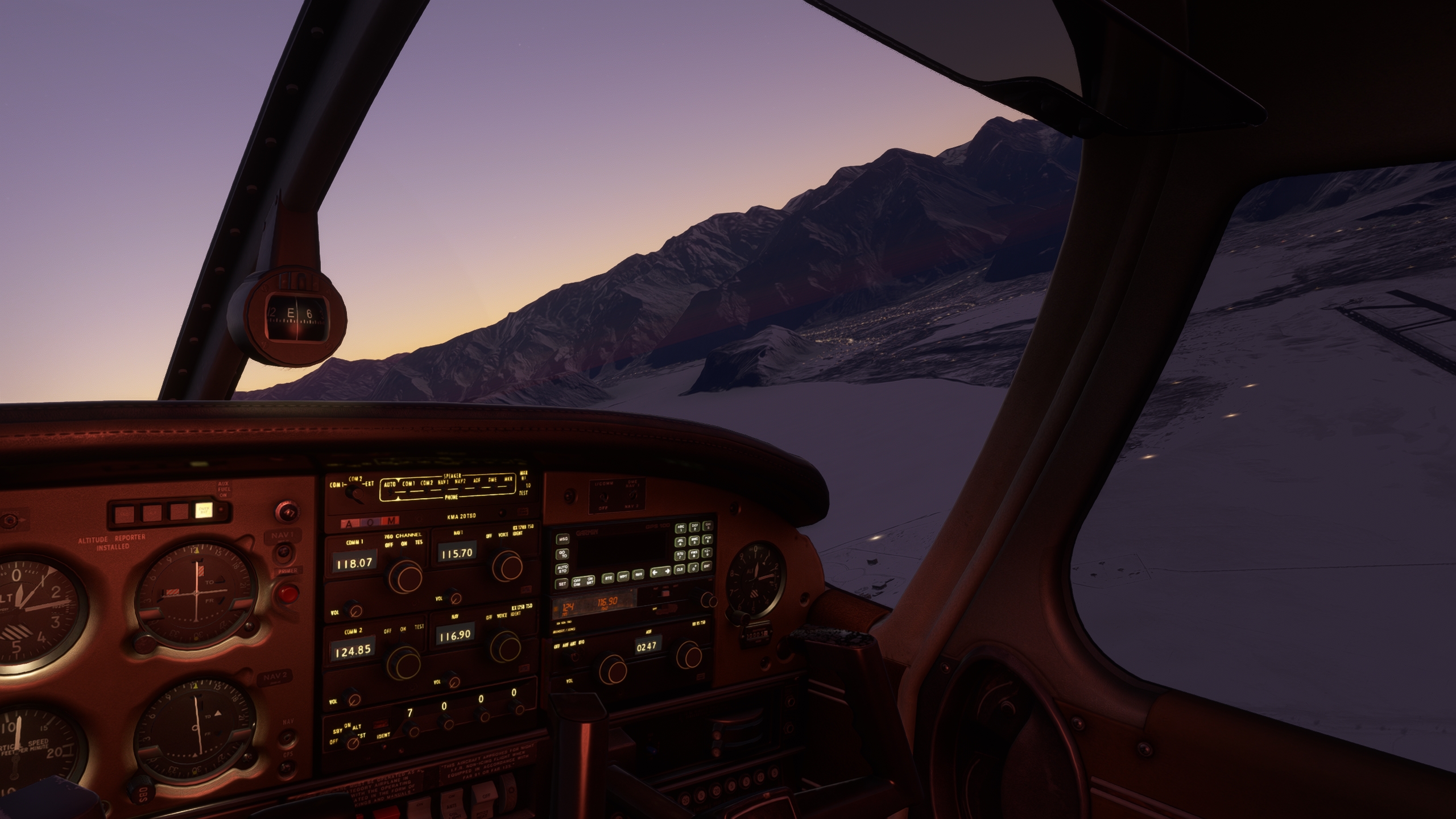
Task: Push the MSG button on the Garmin GPS
Action: click(562, 538)
